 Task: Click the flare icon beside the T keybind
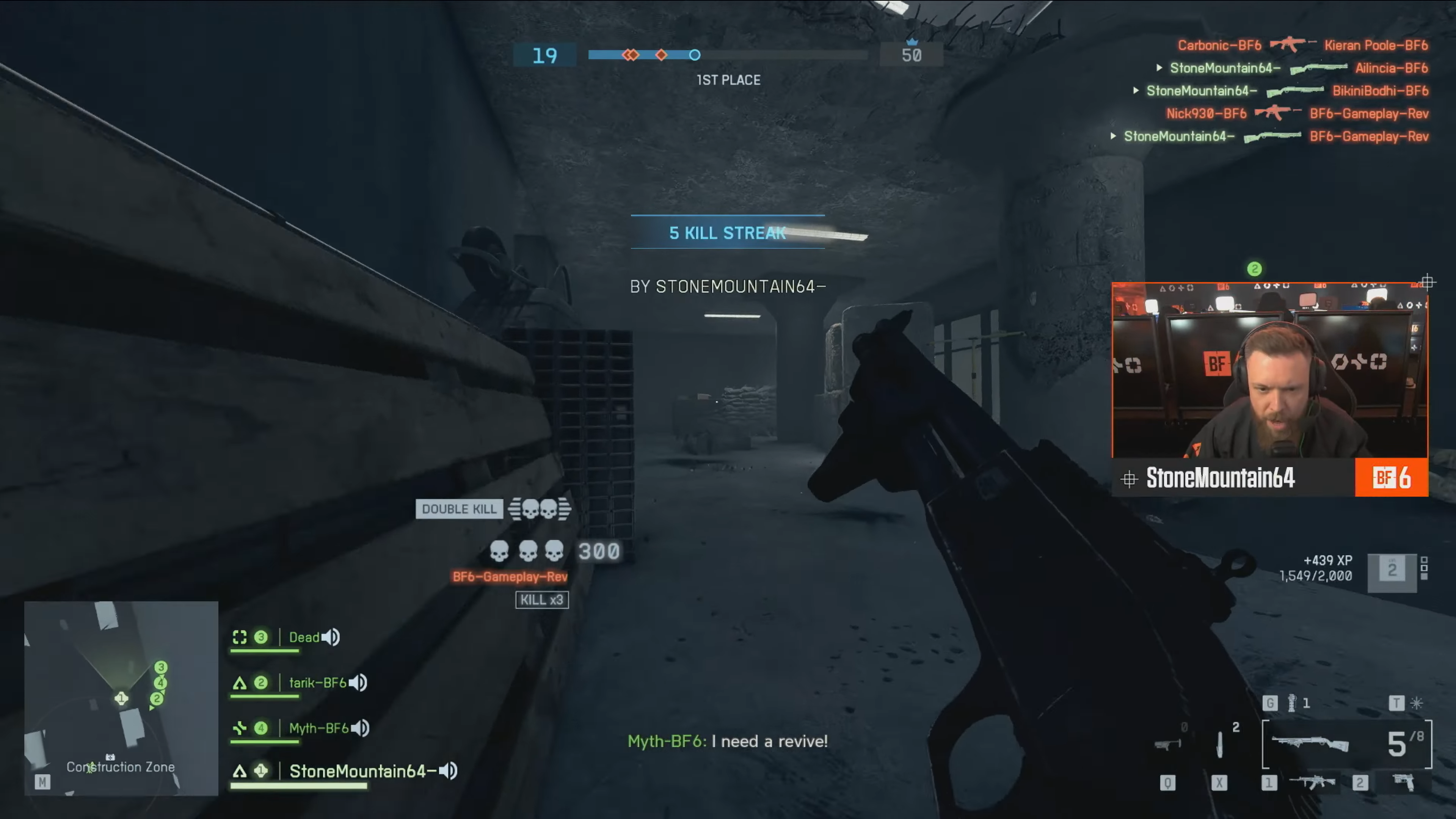click(1417, 704)
